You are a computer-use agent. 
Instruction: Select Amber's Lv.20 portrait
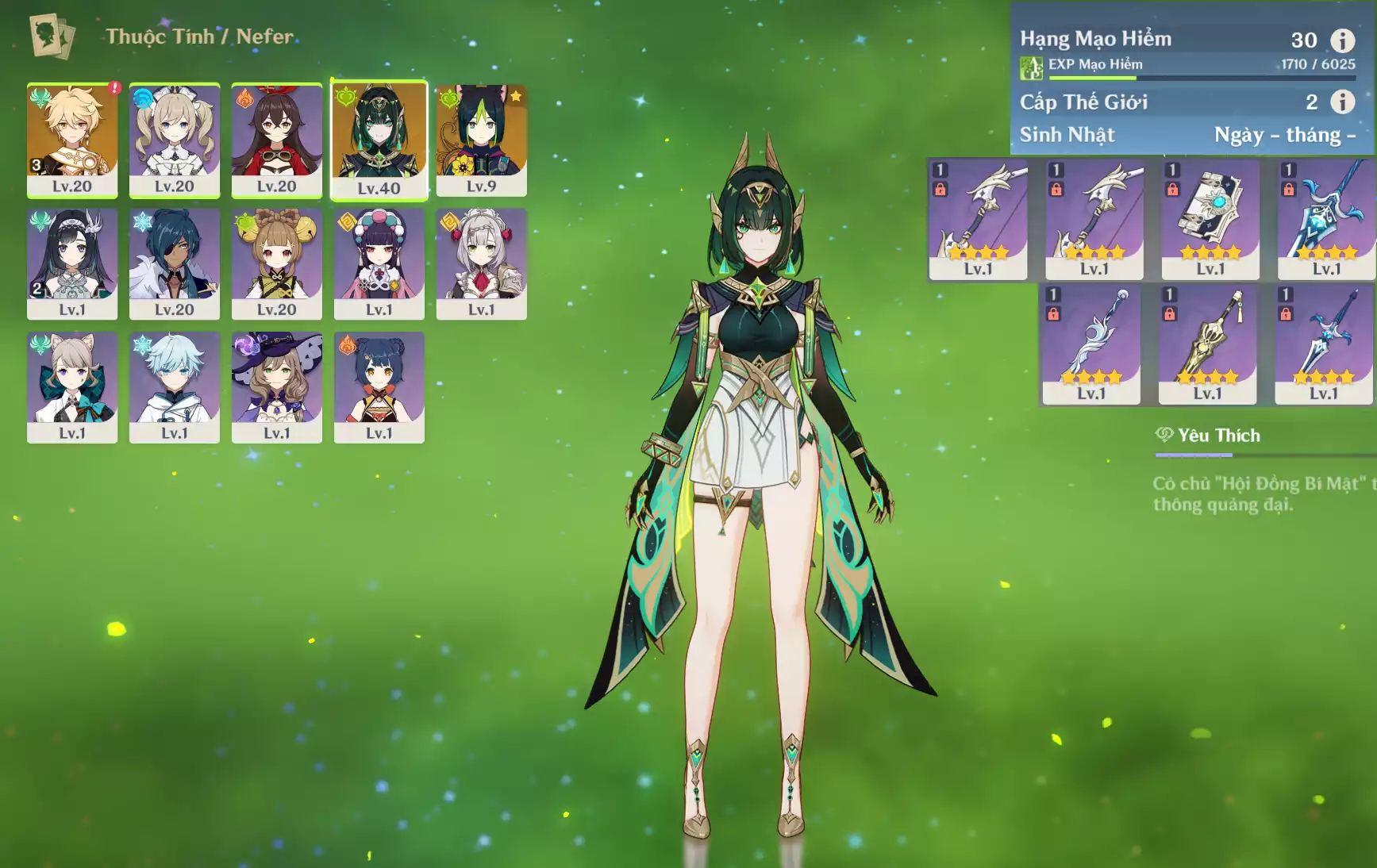pyautogui.click(x=277, y=140)
